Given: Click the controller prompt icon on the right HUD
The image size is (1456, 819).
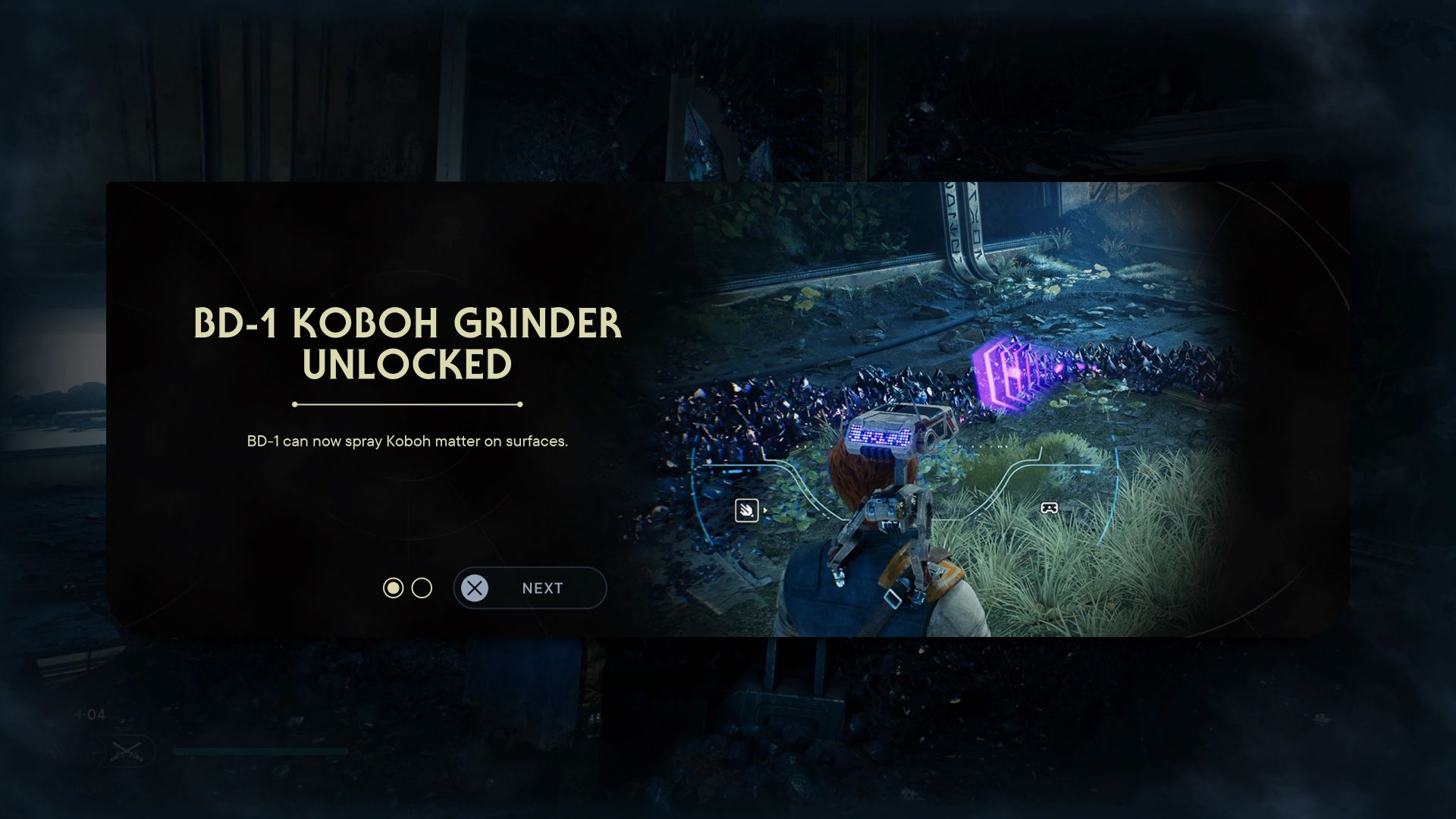Looking at the screenshot, I should point(1049,508).
